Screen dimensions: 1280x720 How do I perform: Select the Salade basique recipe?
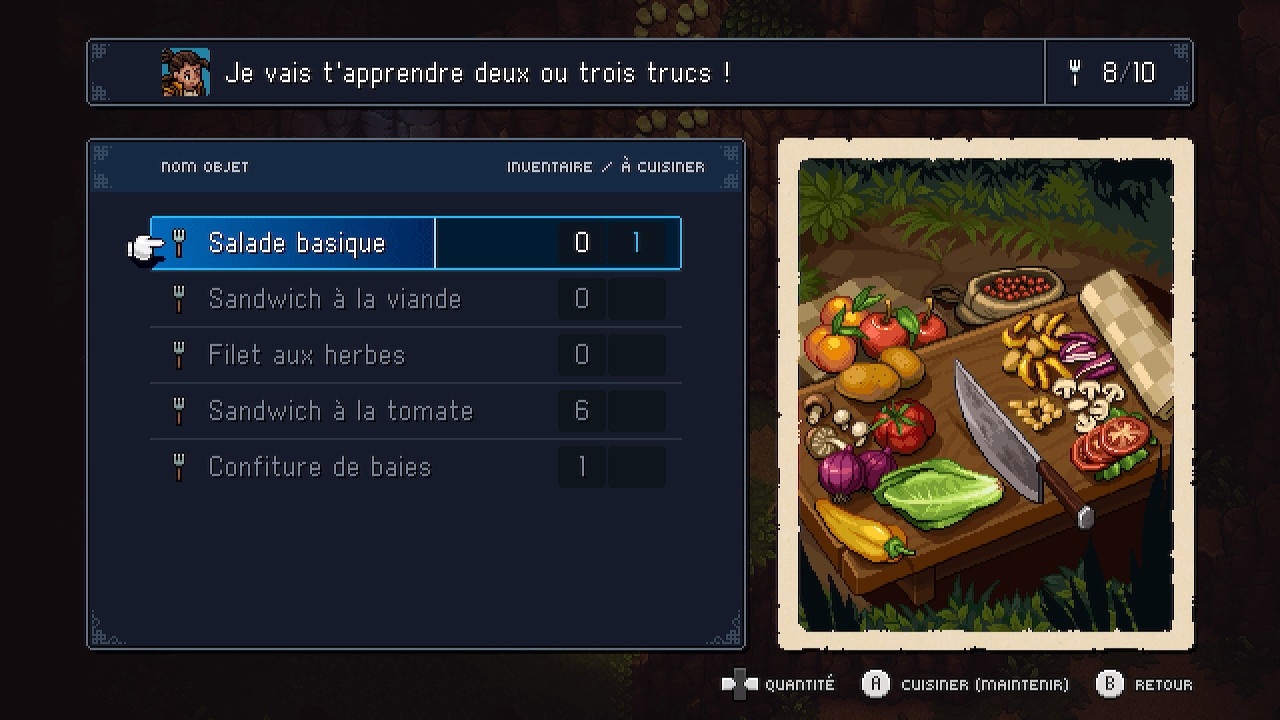297,243
